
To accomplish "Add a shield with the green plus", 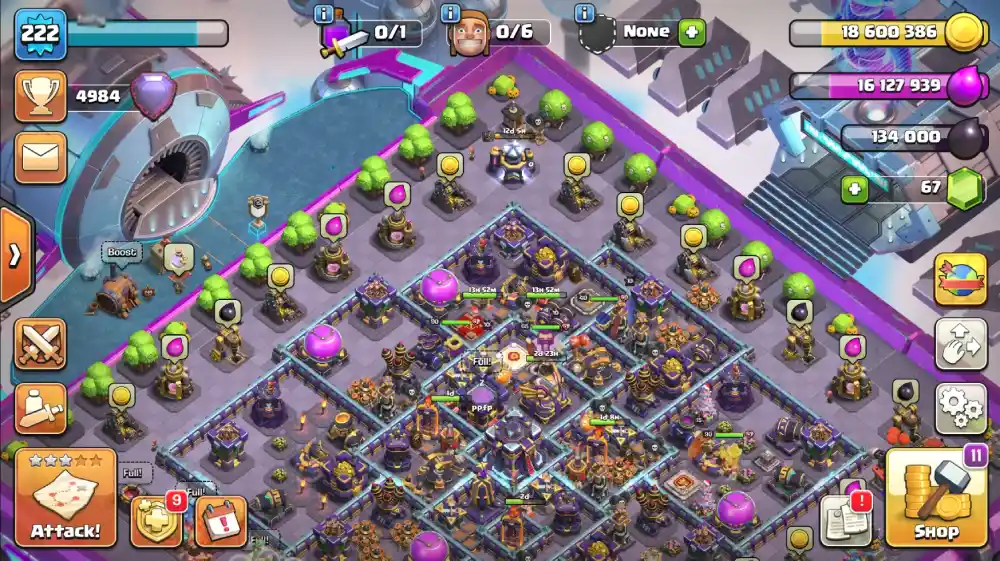I will 692,32.
